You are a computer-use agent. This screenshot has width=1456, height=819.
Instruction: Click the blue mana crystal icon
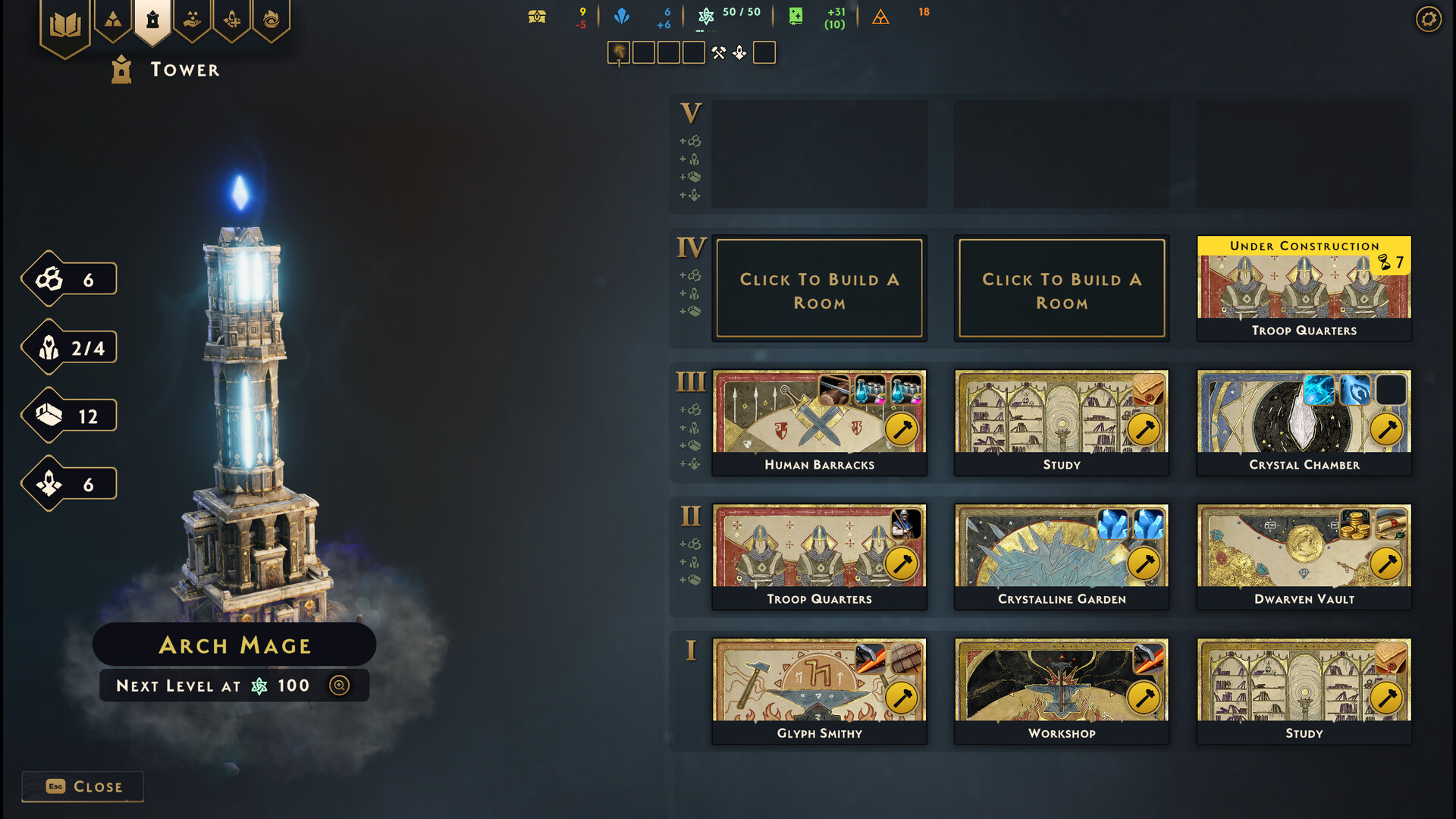click(x=622, y=17)
